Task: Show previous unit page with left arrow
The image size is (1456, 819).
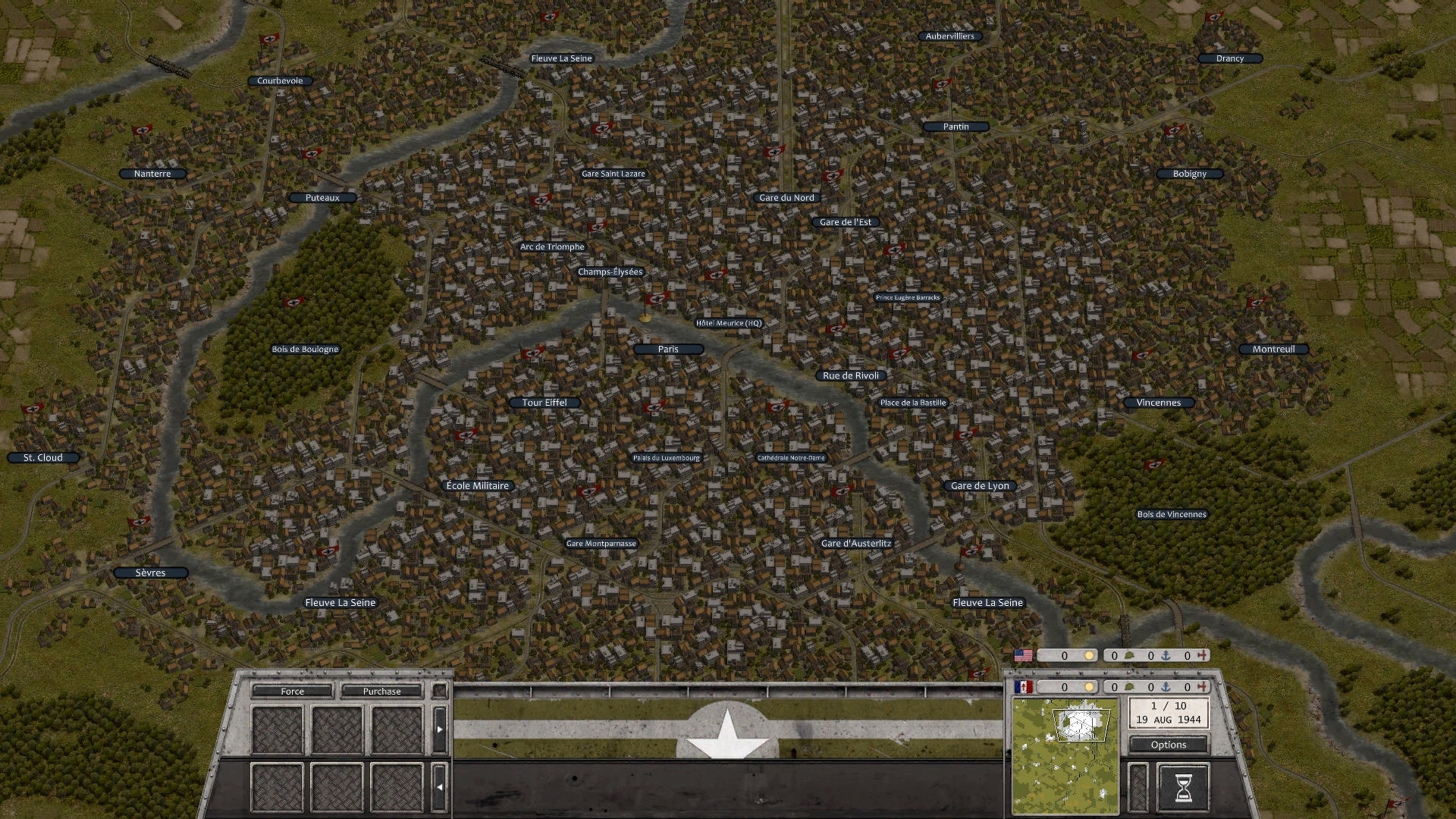Action: (x=441, y=786)
